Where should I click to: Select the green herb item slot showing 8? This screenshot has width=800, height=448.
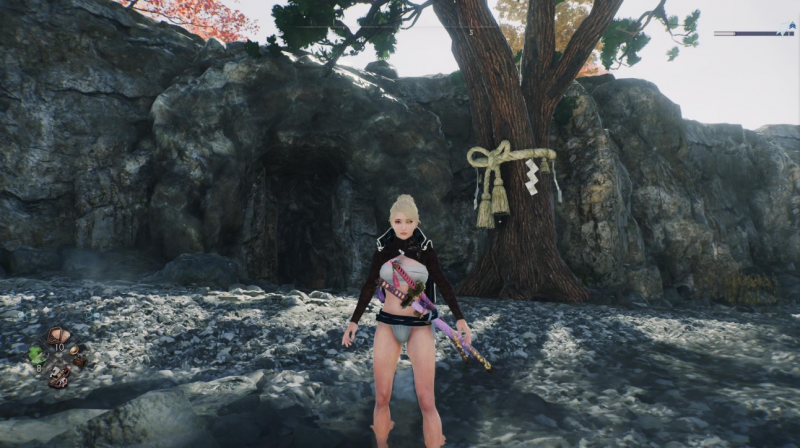[x=37, y=355]
